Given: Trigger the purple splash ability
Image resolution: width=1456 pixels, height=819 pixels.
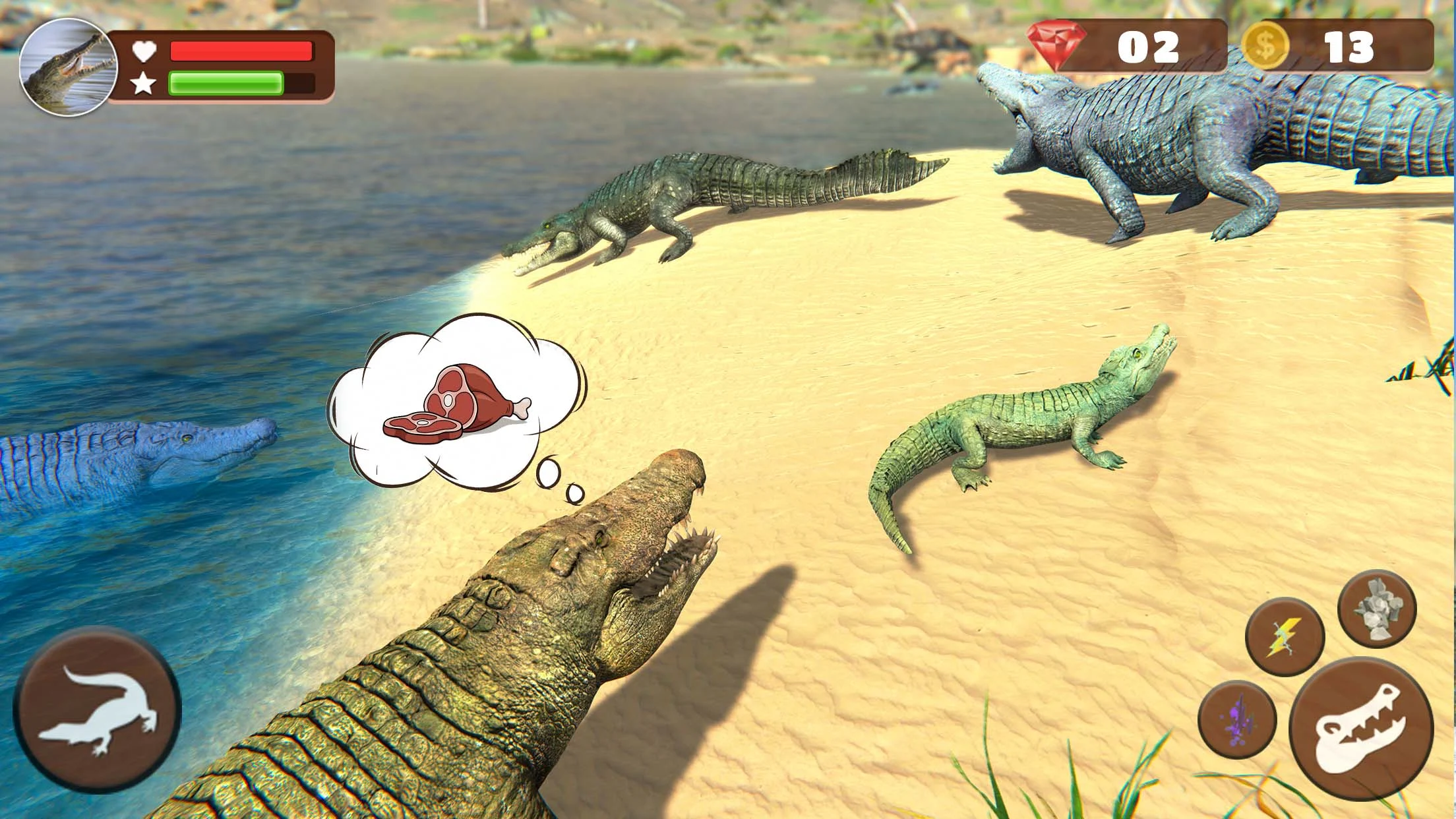Looking at the screenshot, I should coord(1237,720).
